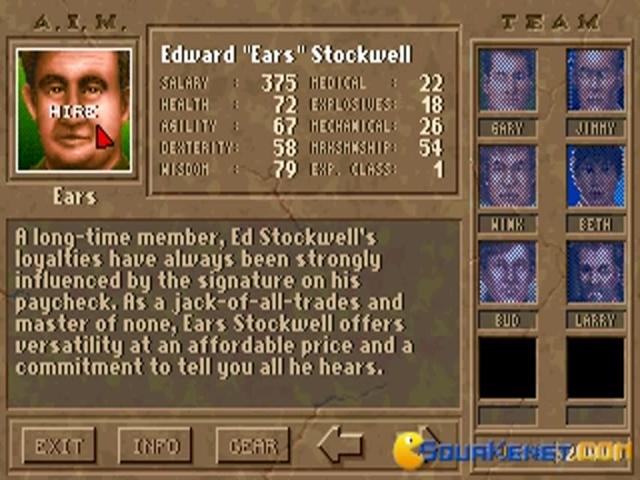Select Jimmy's team portrait
The image size is (640, 480).
click(595, 80)
